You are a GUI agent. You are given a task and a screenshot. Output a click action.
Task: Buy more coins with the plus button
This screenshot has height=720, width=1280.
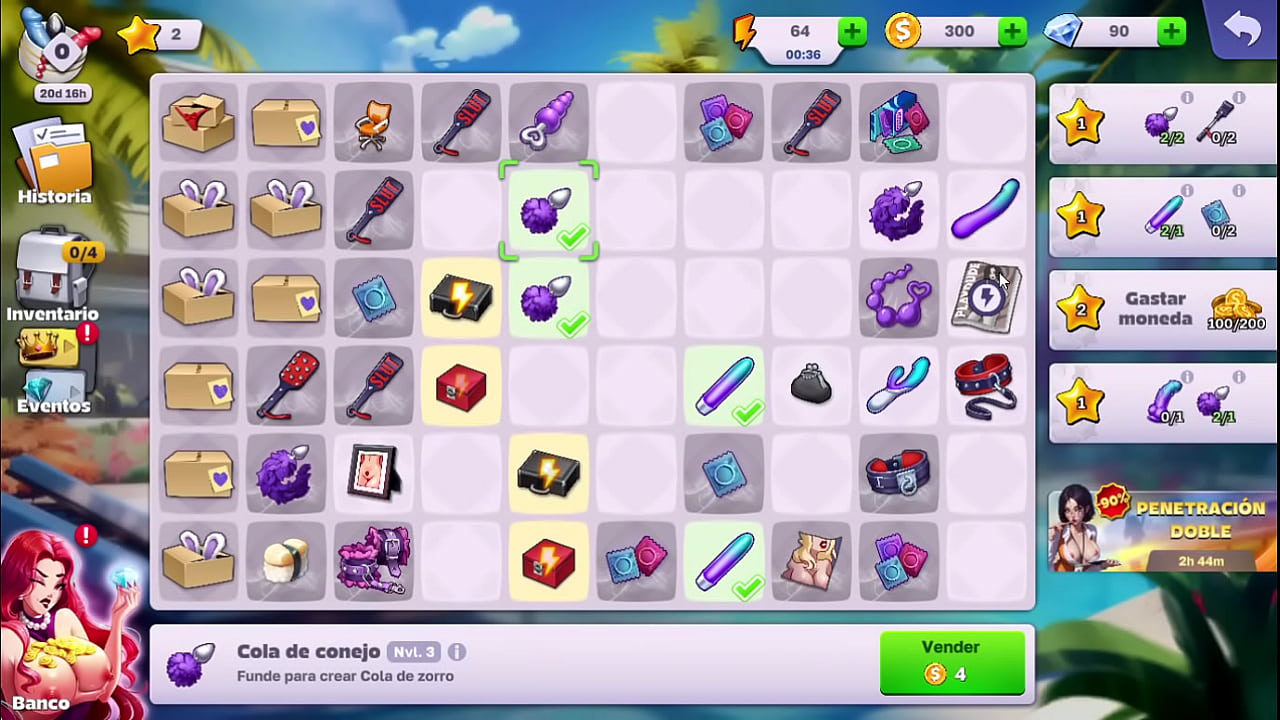(x=1012, y=32)
